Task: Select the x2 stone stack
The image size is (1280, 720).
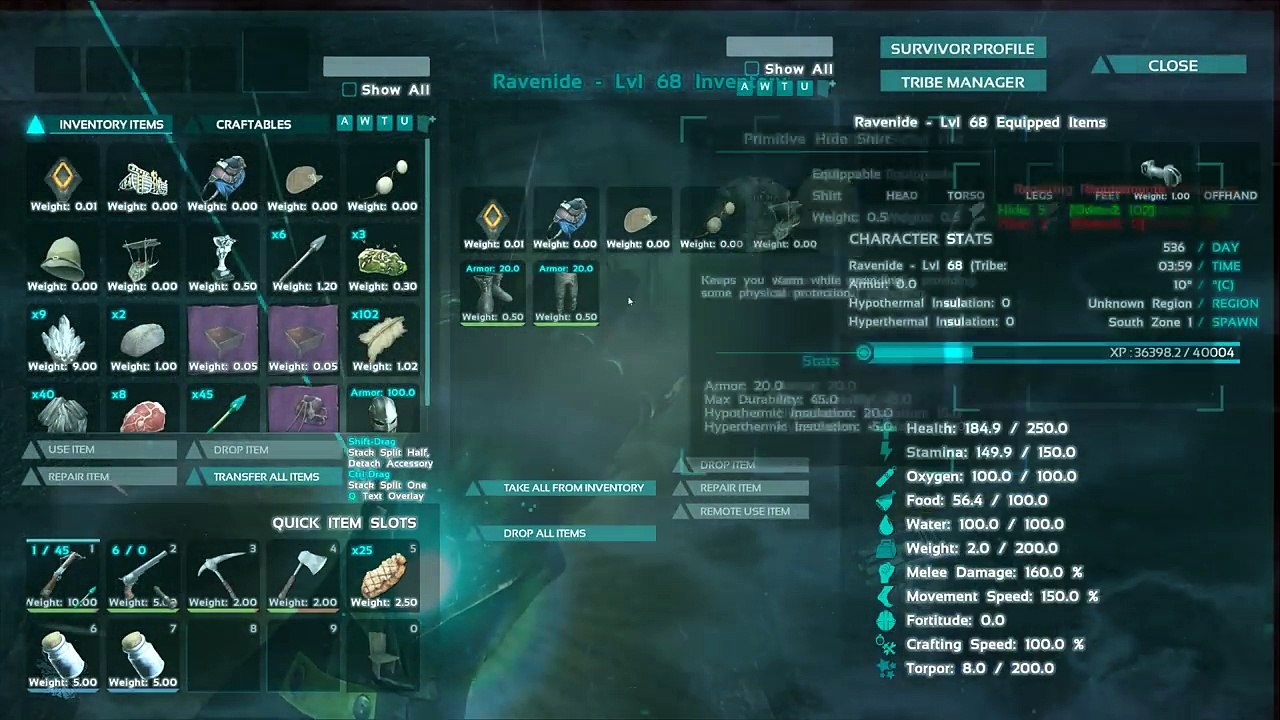Action: [x=142, y=339]
